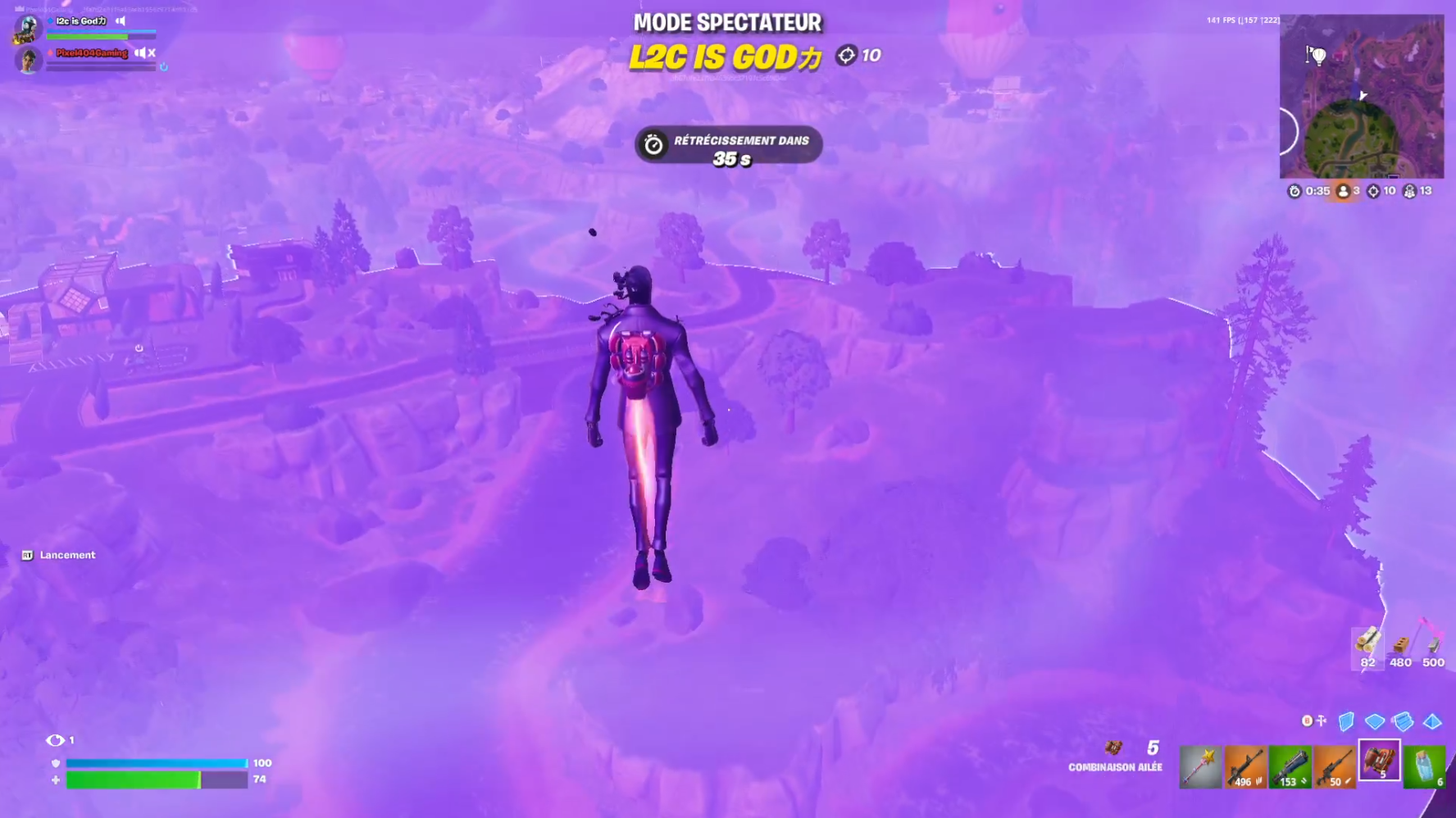Select the floor building piece
1456x818 pixels.
(1375, 721)
